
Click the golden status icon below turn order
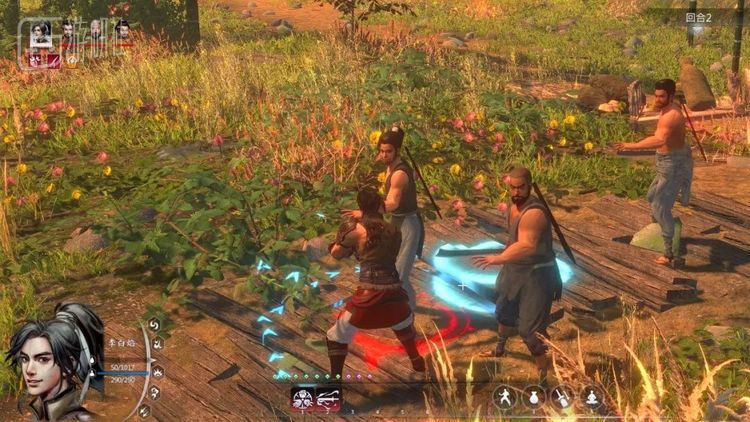[72, 61]
